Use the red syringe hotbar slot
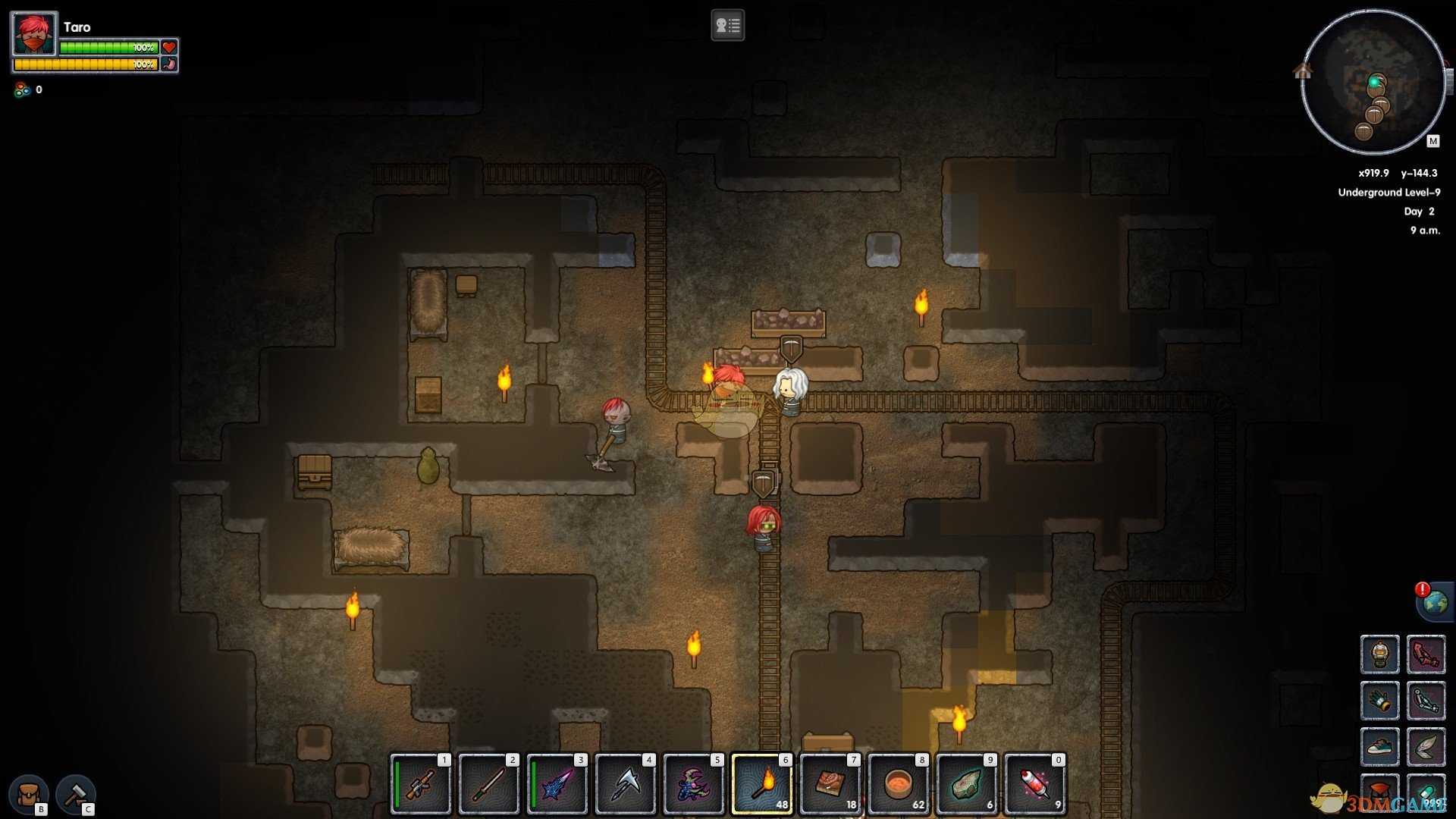This screenshot has height=819, width=1456. pos(1035,784)
